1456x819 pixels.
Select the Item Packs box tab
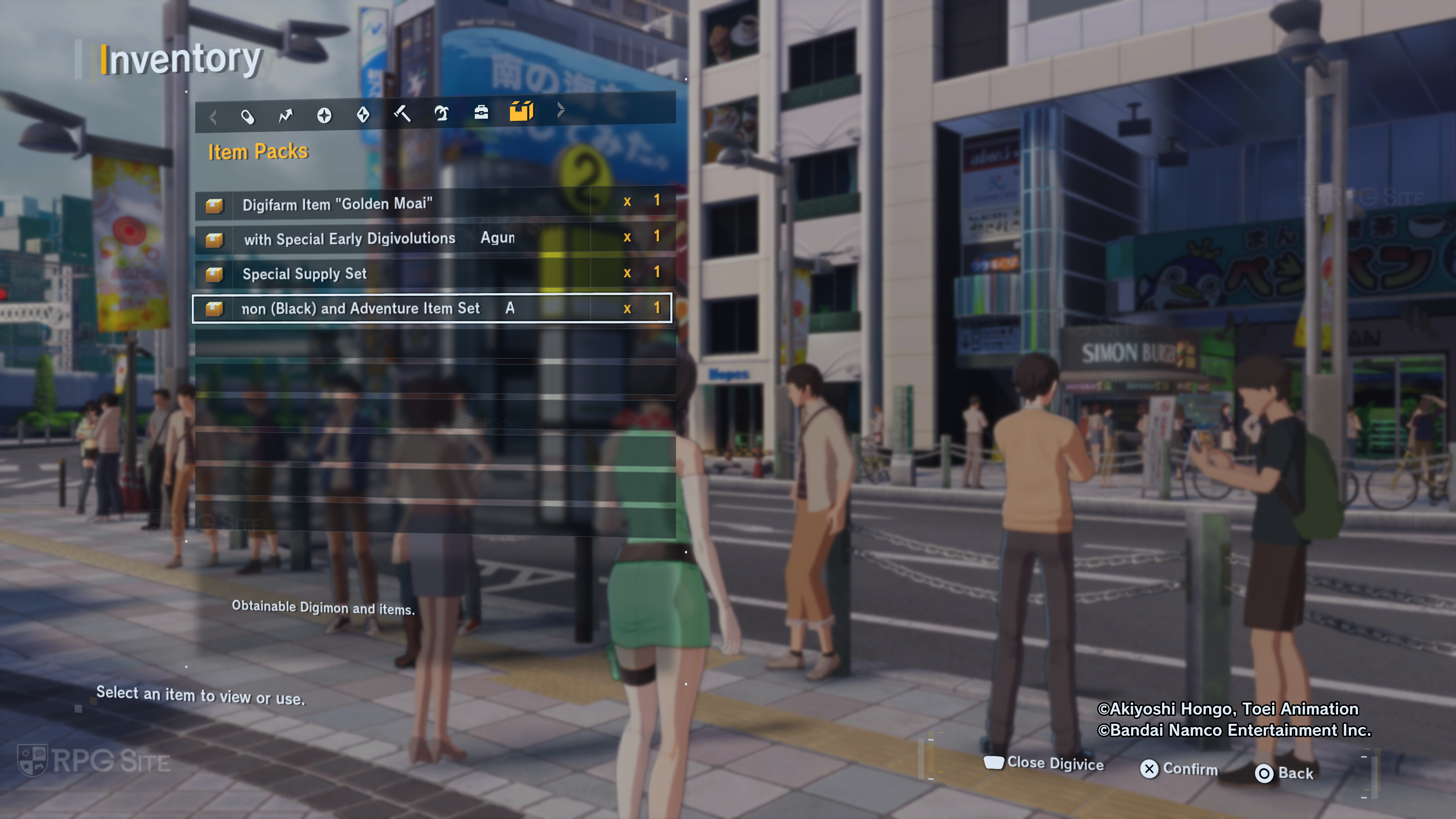(521, 111)
